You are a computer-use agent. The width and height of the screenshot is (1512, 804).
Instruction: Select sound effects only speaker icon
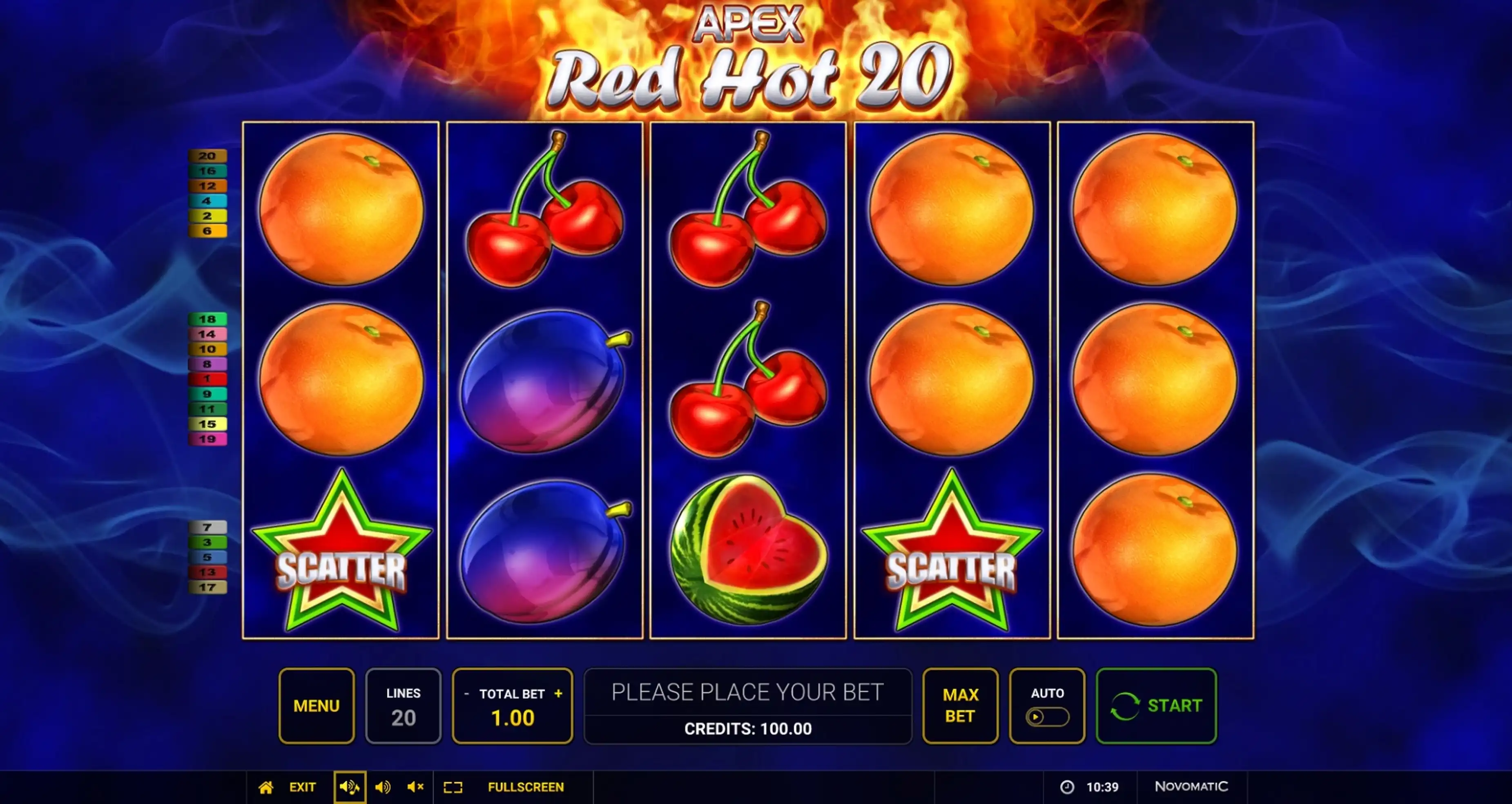pyautogui.click(x=383, y=787)
